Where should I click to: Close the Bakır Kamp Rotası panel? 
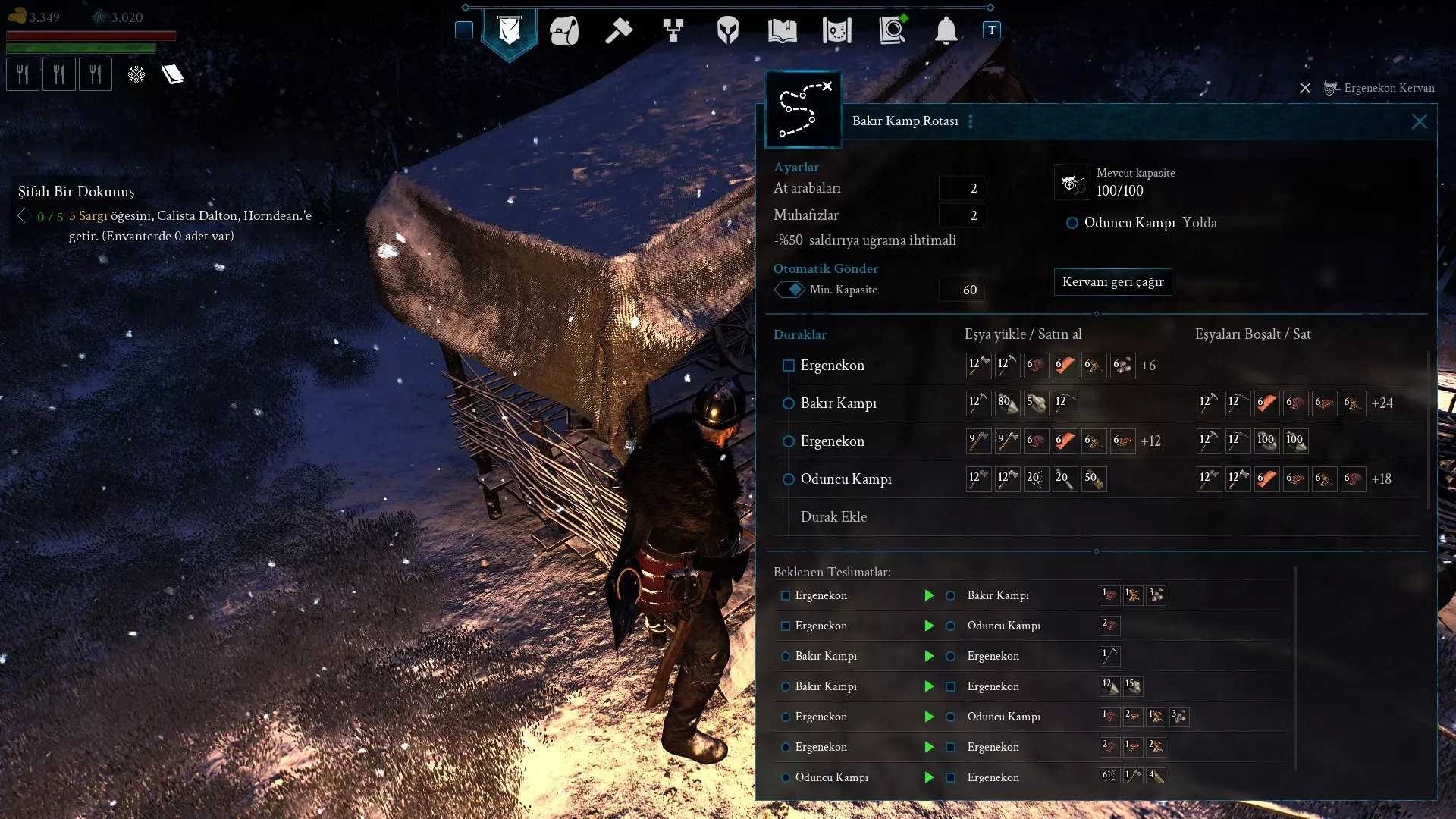pyautogui.click(x=1419, y=121)
